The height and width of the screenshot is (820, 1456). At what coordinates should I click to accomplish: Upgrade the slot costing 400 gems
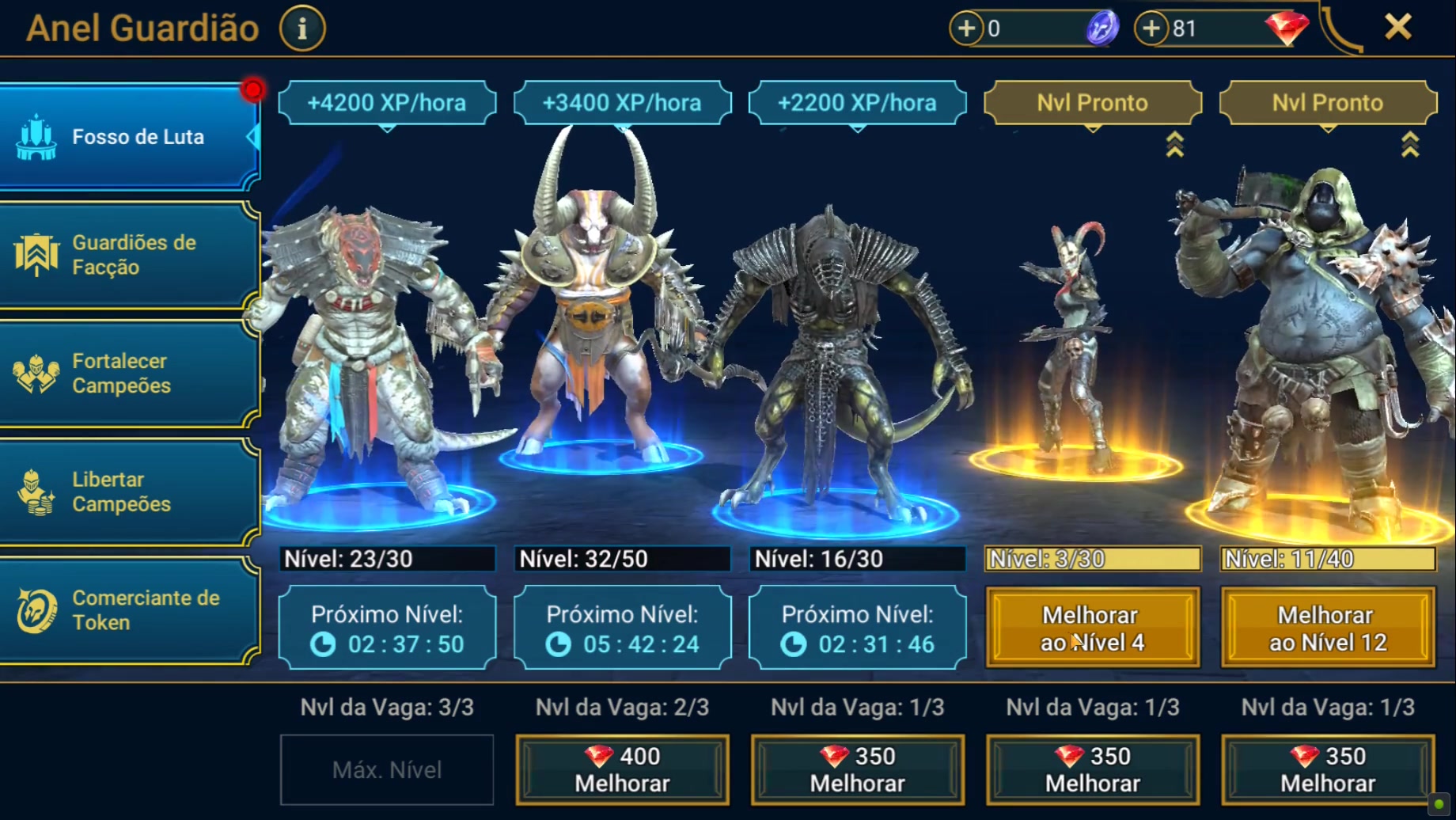622,769
